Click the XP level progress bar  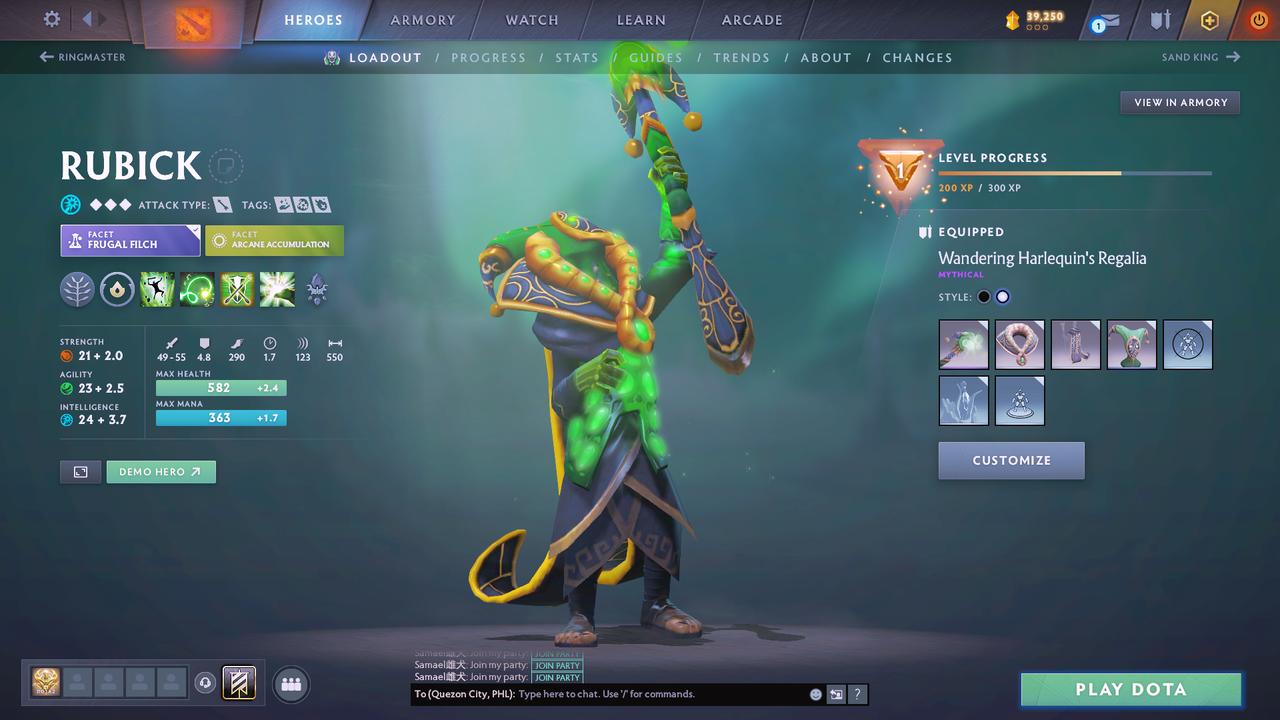tap(1075, 172)
